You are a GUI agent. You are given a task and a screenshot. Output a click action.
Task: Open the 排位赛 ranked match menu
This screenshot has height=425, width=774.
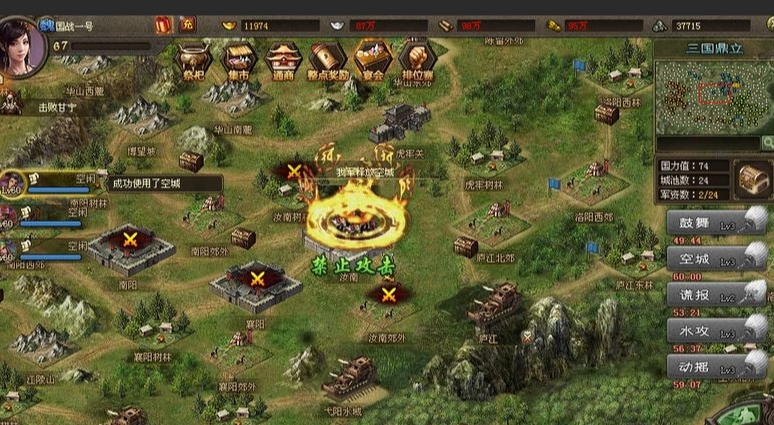(x=415, y=60)
